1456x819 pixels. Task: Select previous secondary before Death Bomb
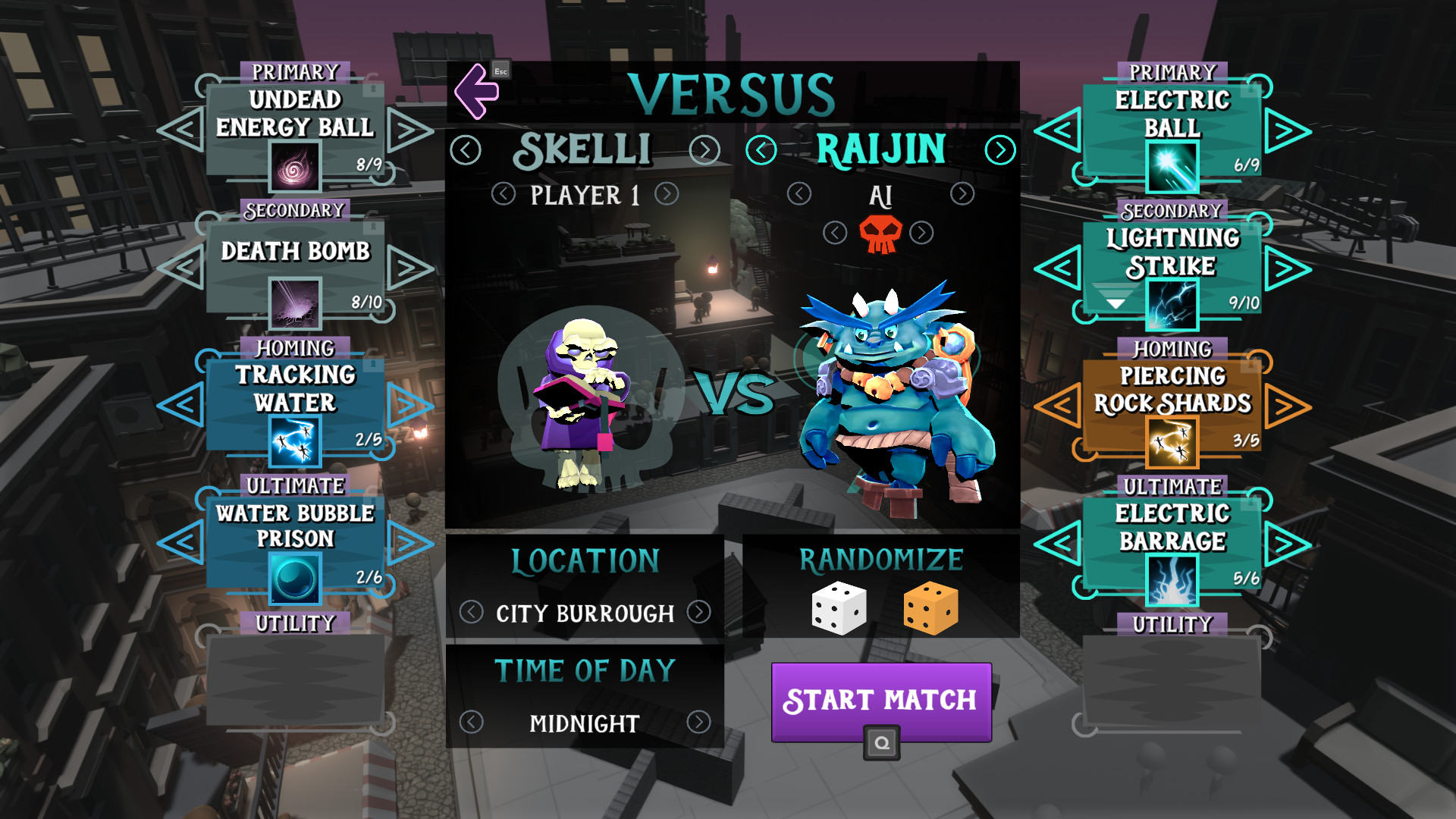click(x=182, y=268)
